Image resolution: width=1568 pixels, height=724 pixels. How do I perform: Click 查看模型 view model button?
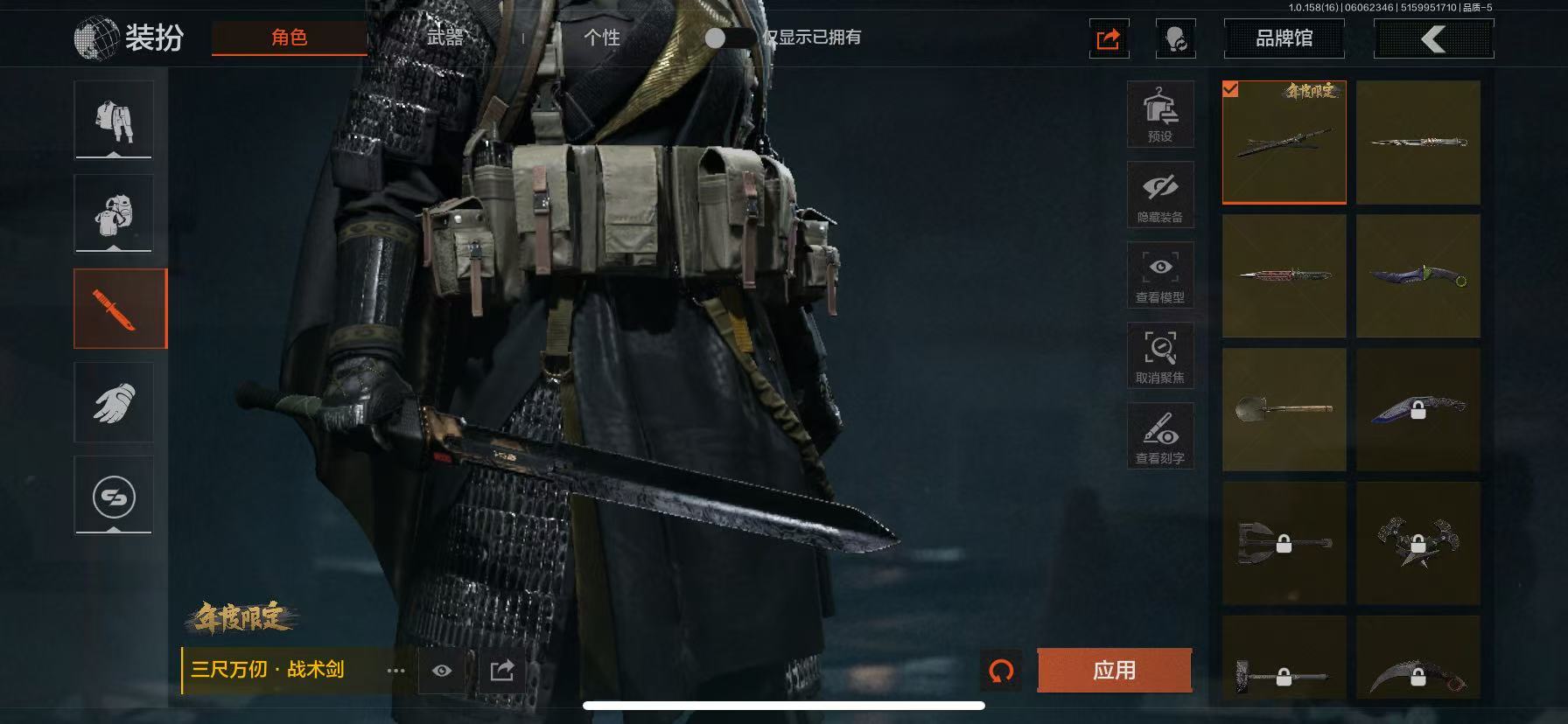pyautogui.click(x=1160, y=275)
